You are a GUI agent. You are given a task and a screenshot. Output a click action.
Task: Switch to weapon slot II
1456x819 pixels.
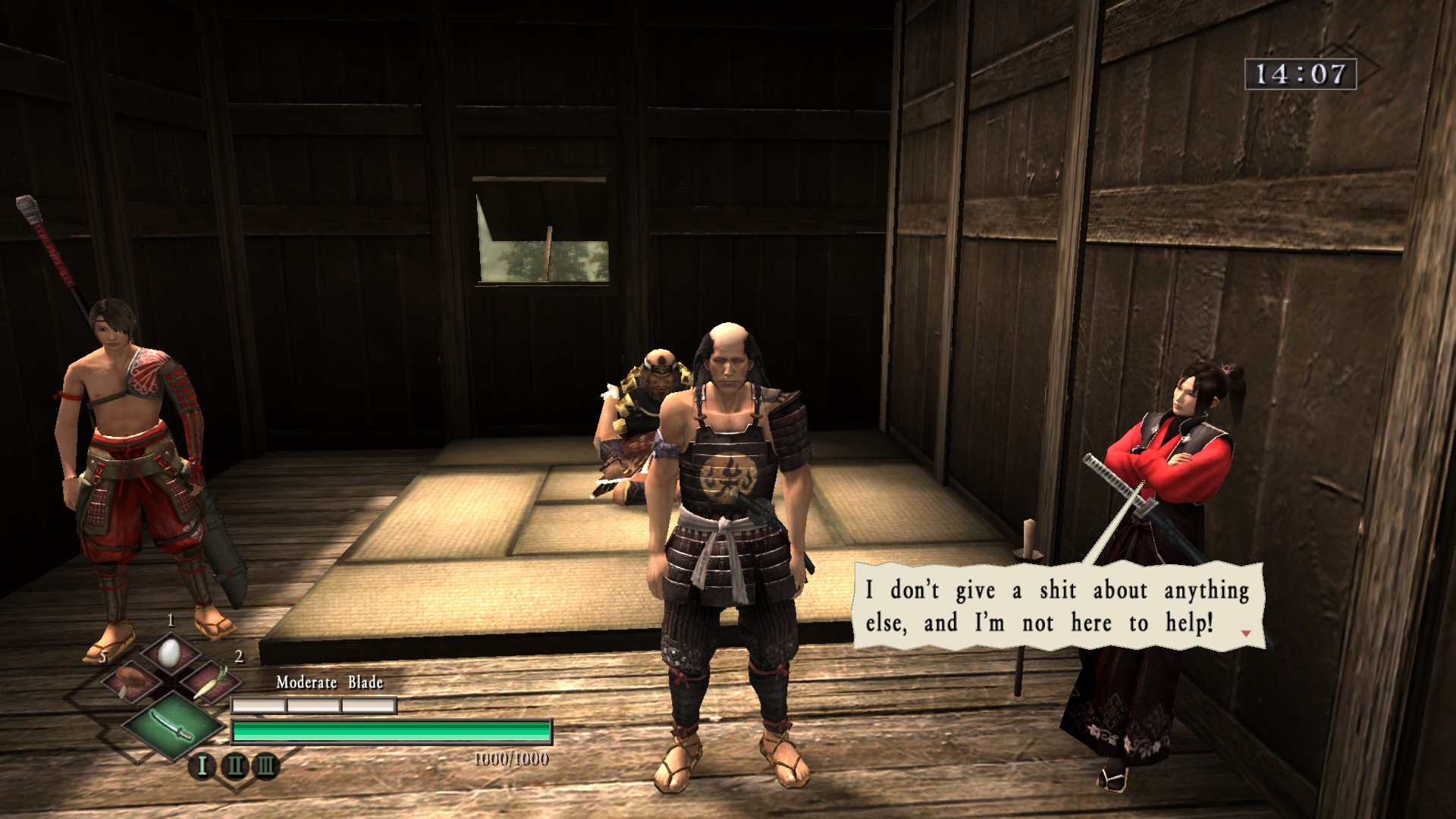click(234, 766)
